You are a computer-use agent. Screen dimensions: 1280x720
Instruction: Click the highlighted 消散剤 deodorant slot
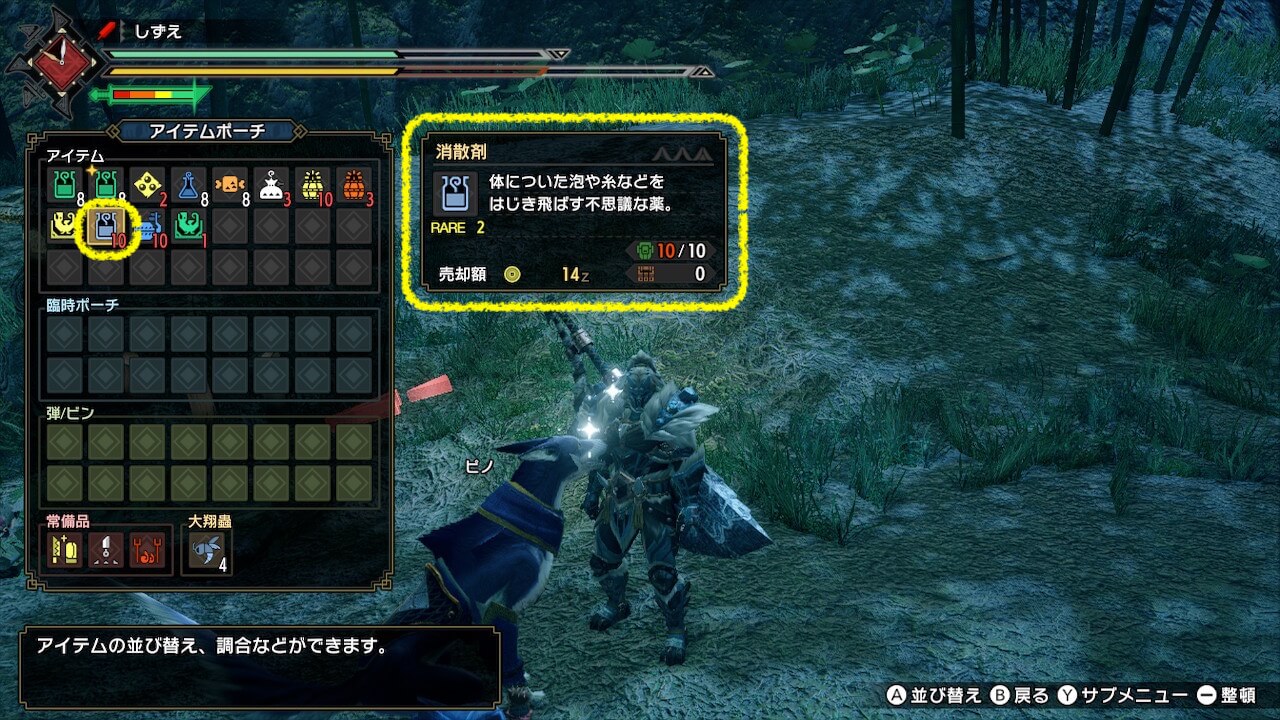pos(105,227)
